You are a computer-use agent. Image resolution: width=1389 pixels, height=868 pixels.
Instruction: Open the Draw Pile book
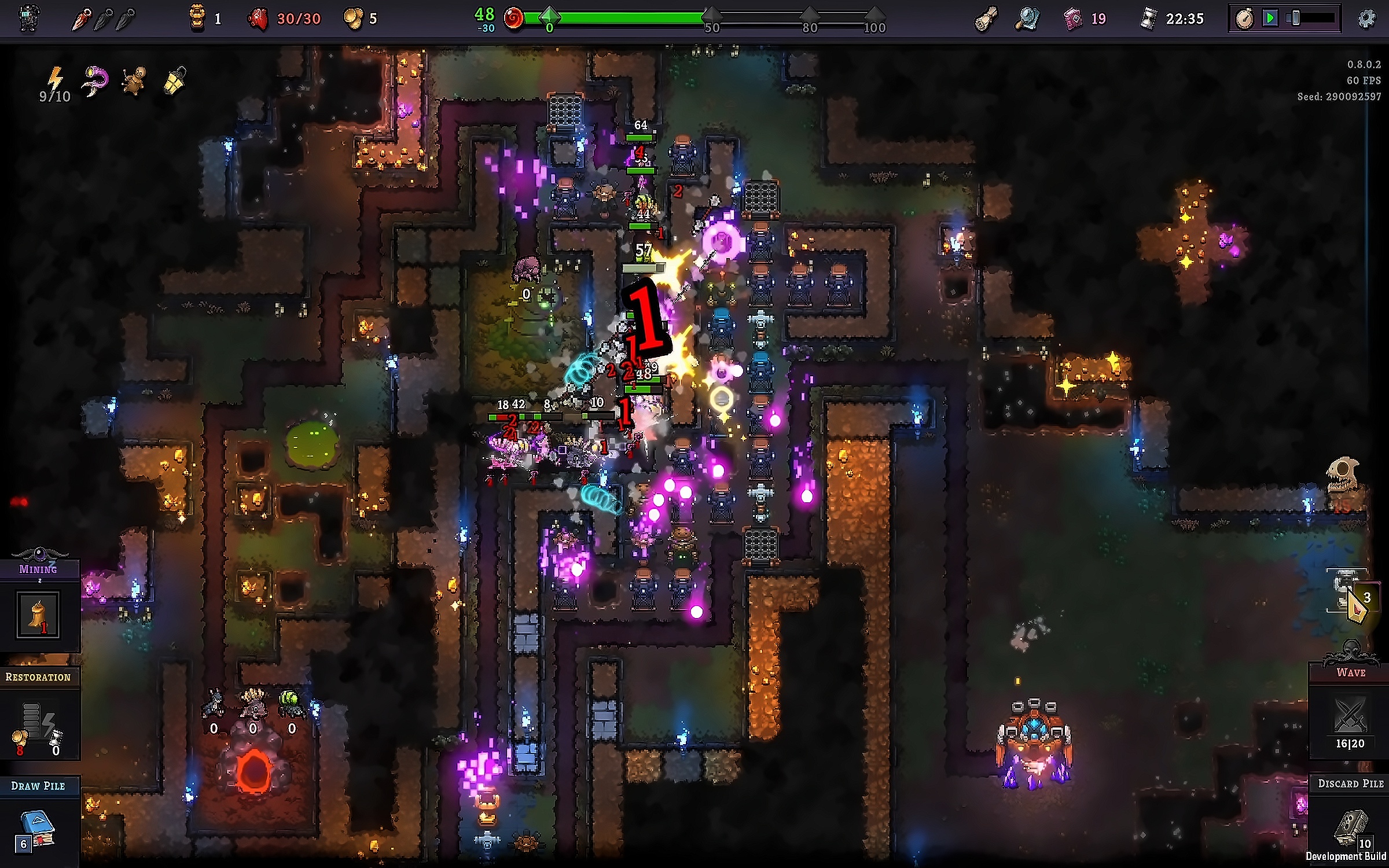(37, 830)
